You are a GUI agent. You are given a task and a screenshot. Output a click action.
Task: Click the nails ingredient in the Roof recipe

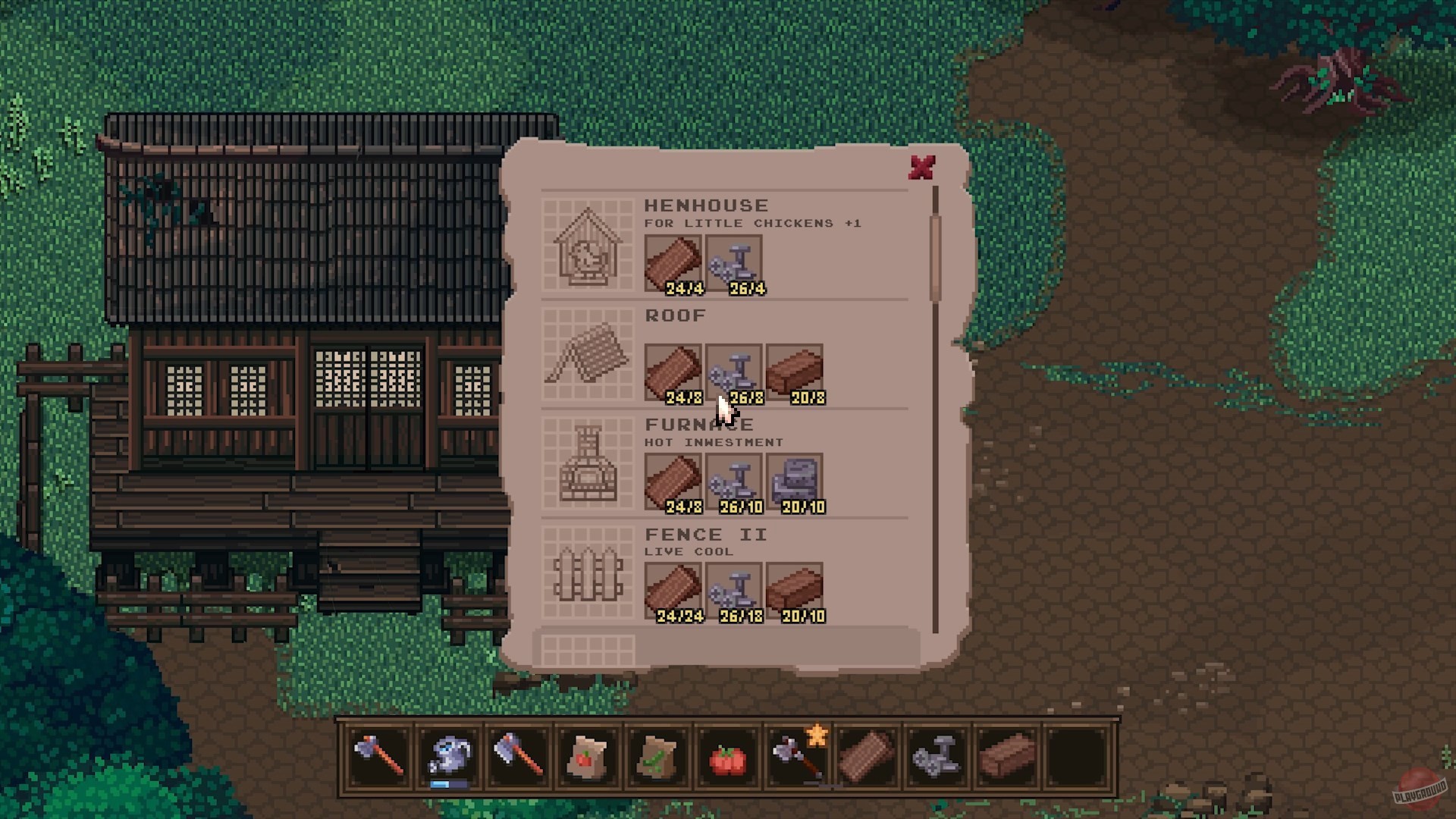733,372
